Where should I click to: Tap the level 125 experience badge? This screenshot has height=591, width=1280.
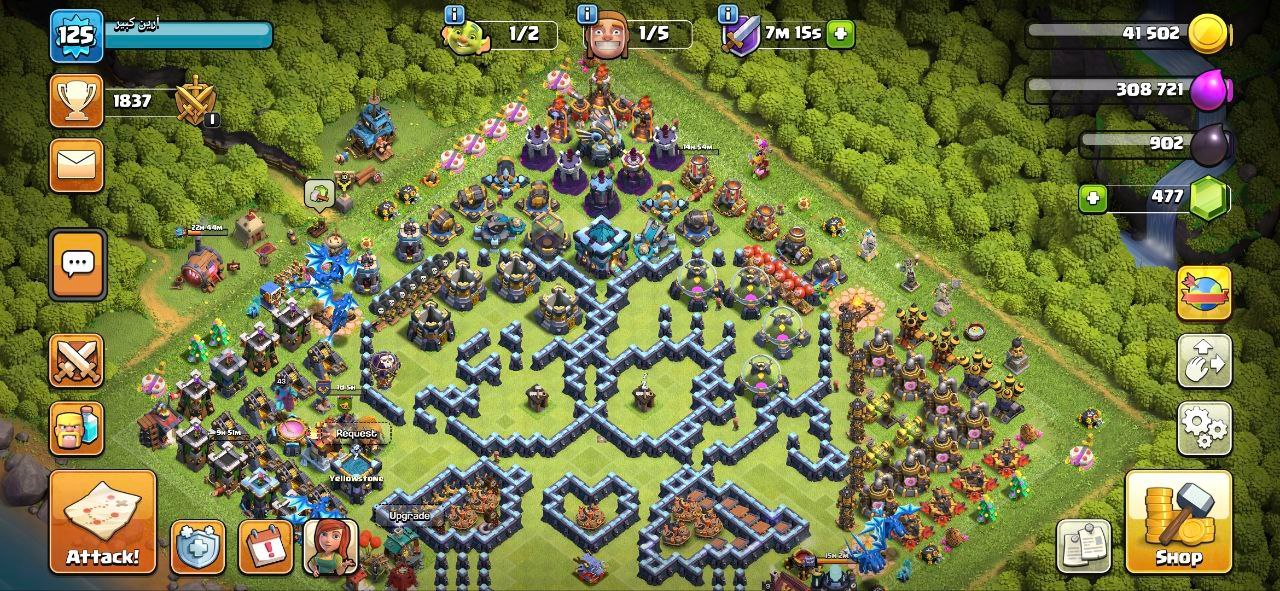[75, 36]
